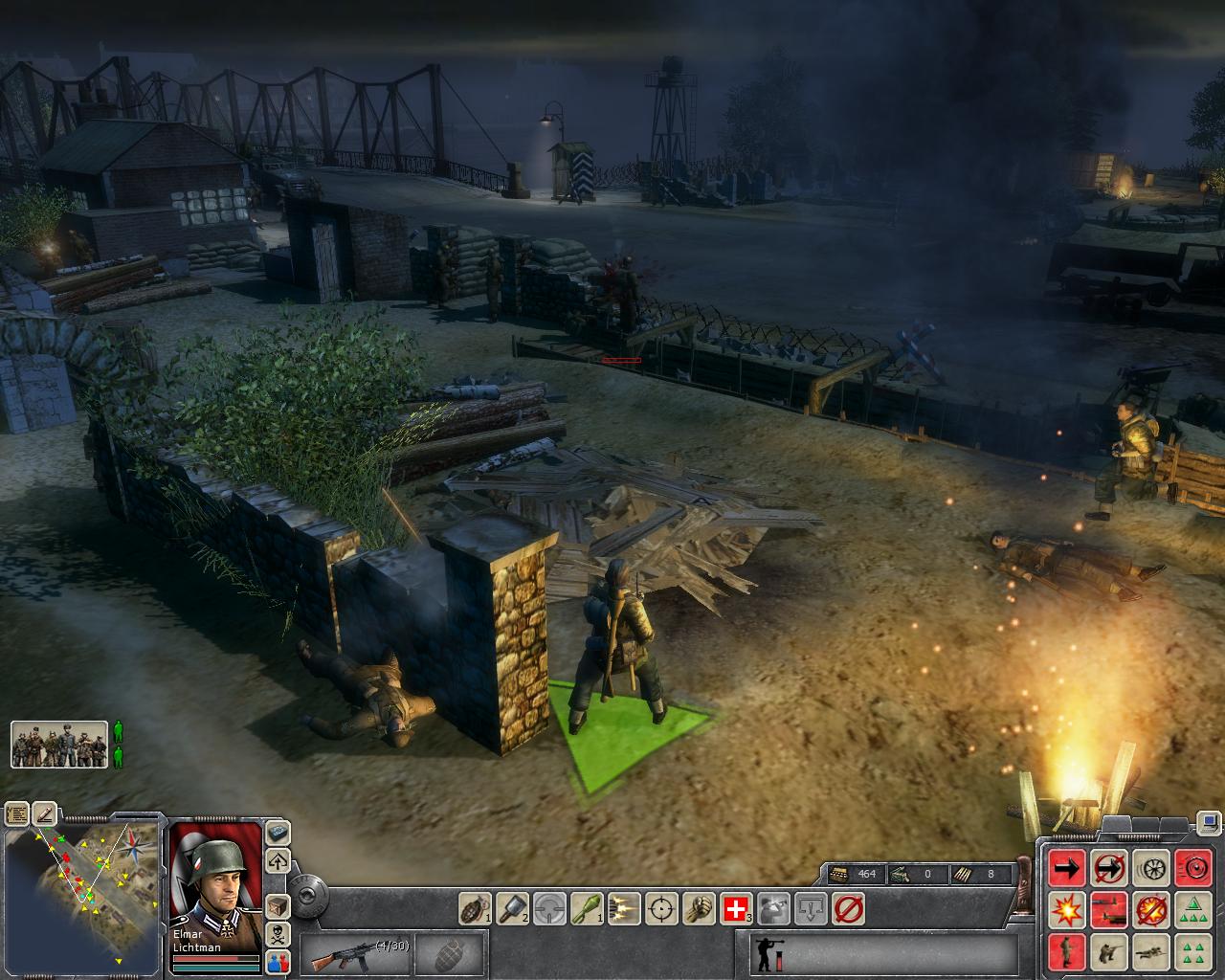Activate the crosshair aimed-shot ability
1225x980 pixels.
(x=660, y=907)
